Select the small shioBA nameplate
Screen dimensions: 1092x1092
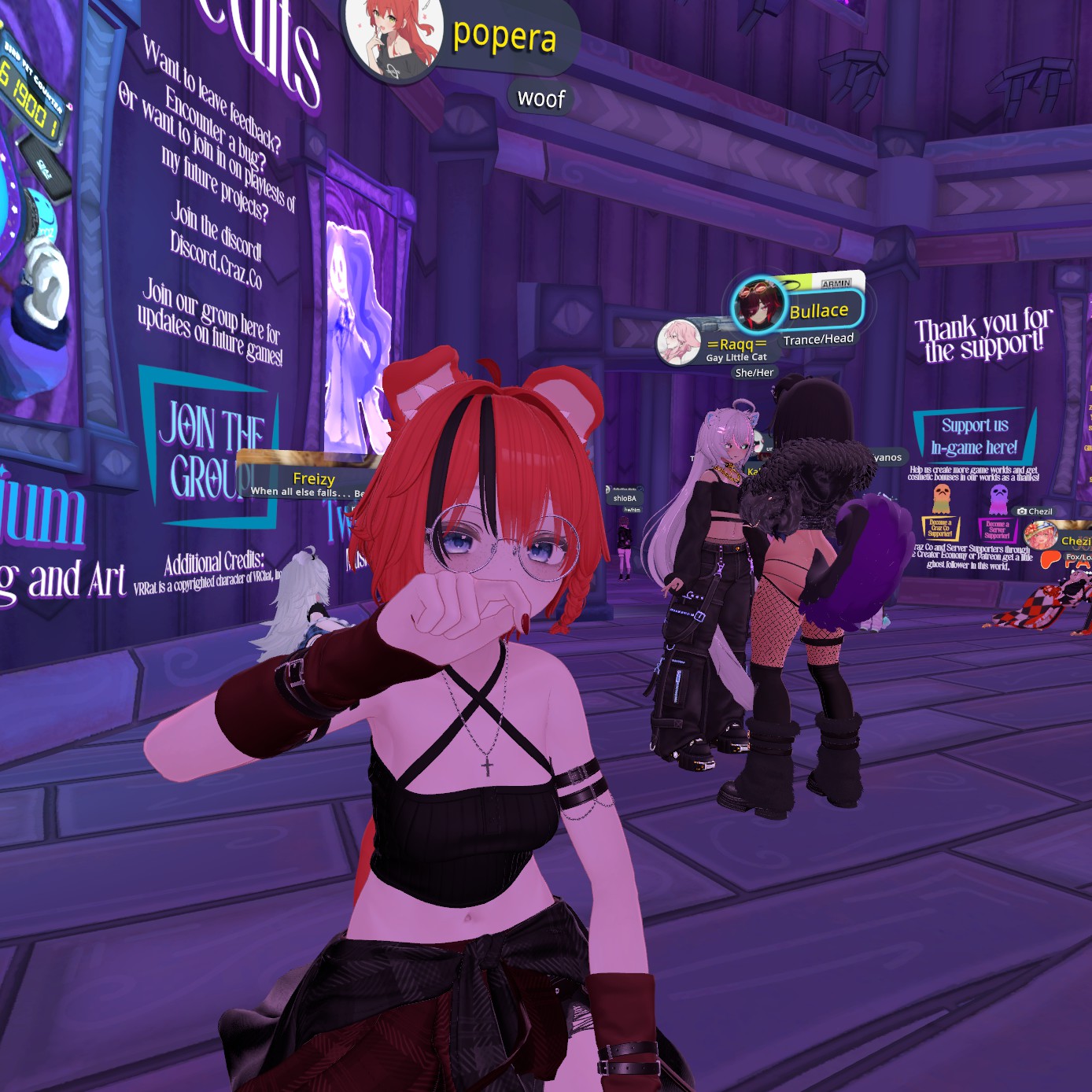pos(625,498)
